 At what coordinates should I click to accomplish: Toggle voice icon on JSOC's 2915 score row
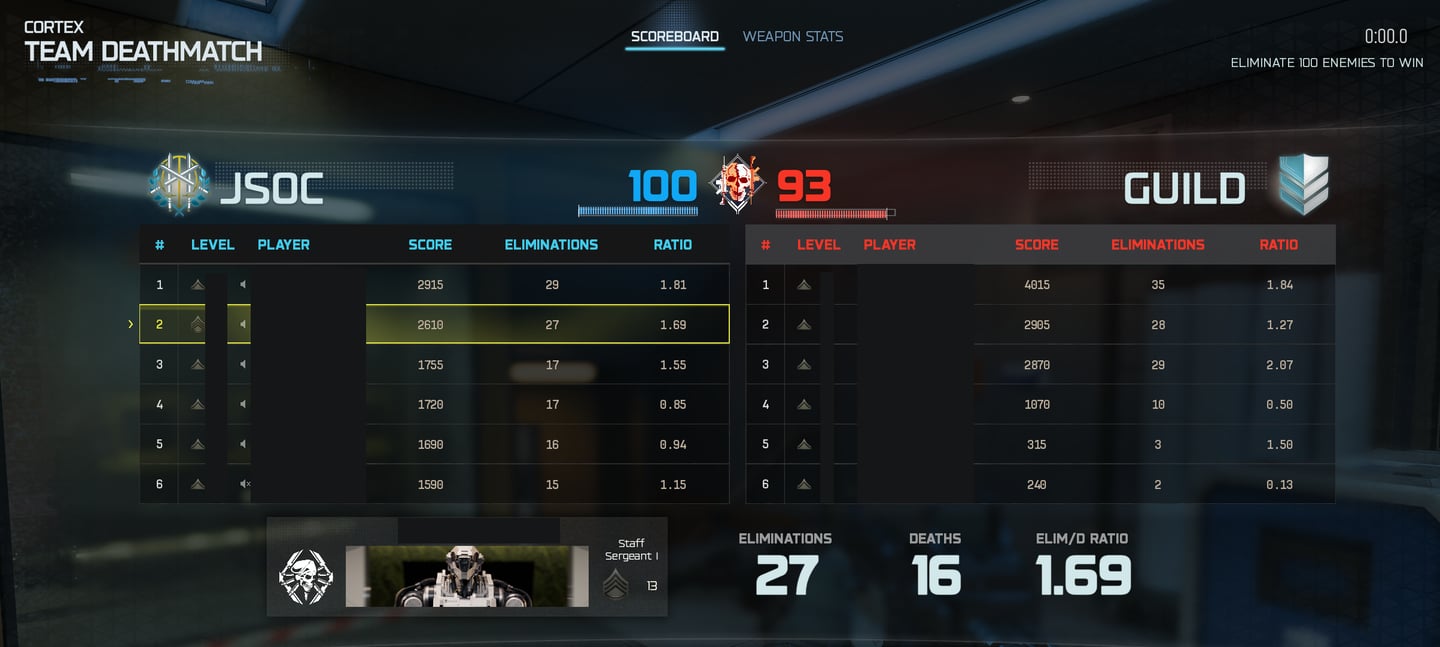243,285
